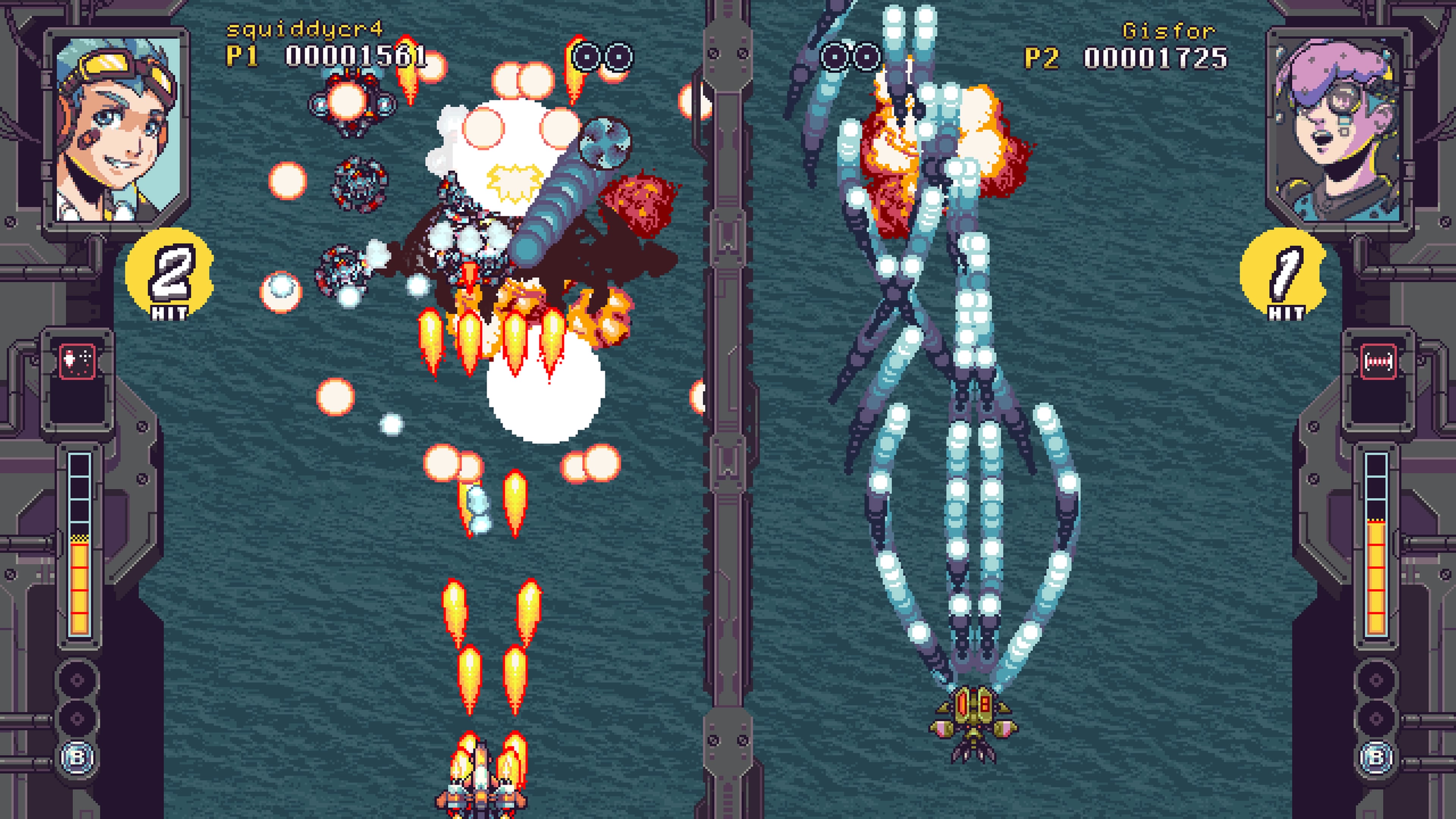The width and height of the screenshot is (1456, 819).
Task: Click player two's pink-haired pilot portrait
Action: [1338, 128]
